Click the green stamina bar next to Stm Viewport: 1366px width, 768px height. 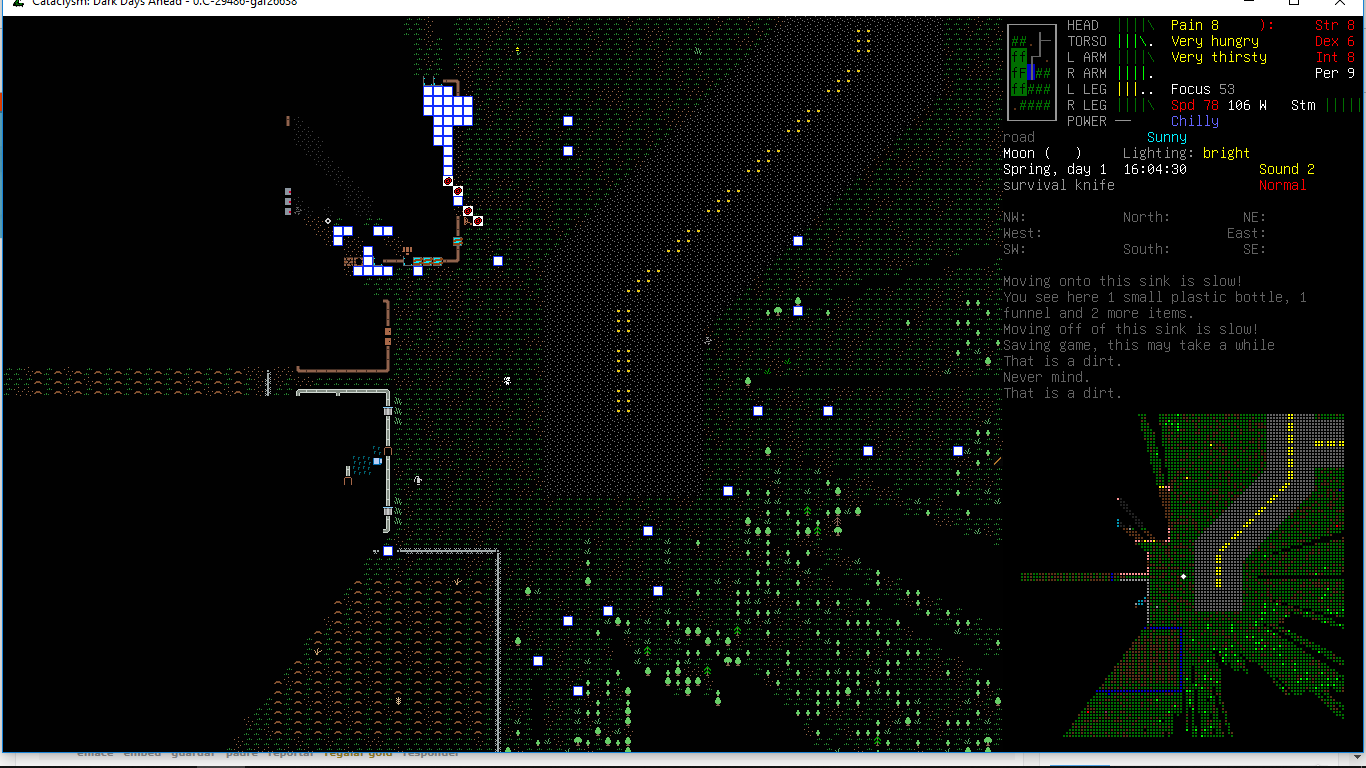click(1343, 104)
